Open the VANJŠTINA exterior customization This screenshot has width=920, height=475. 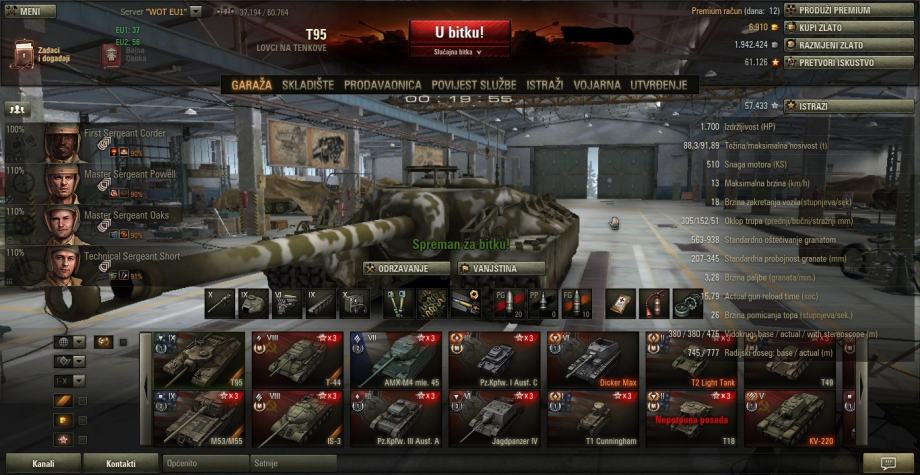(501, 268)
